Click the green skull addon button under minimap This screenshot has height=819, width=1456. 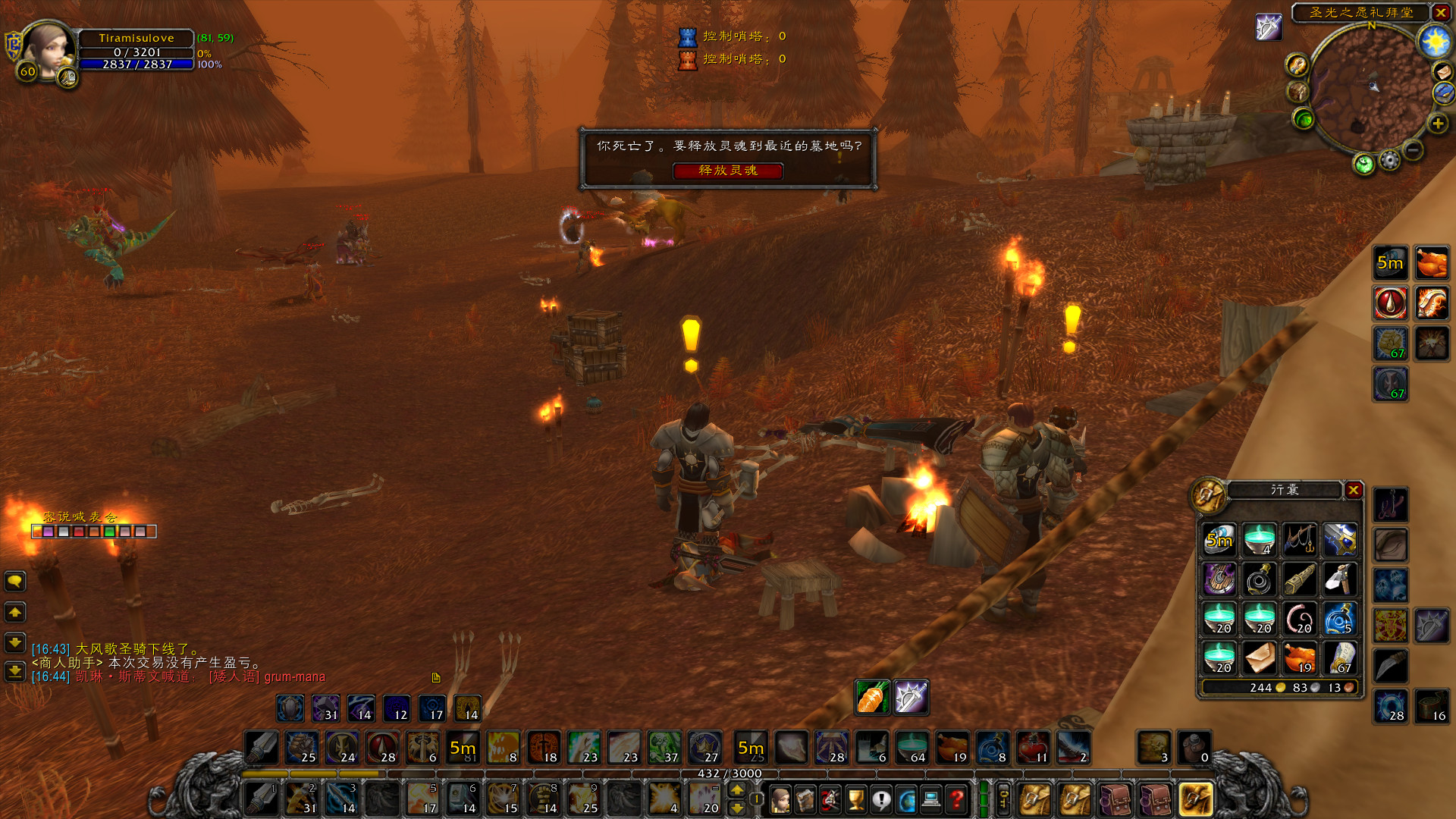pos(1363,162)
